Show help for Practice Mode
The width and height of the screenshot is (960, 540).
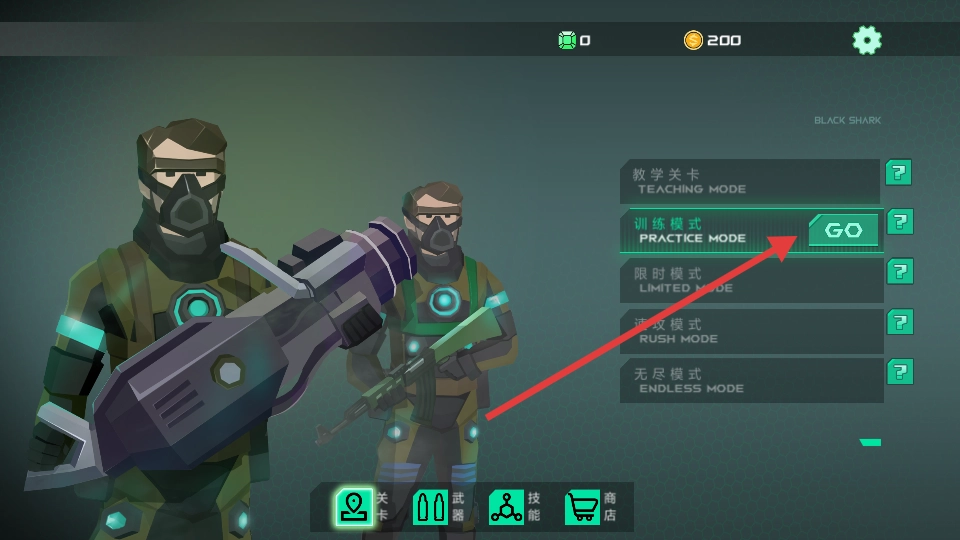(x=900, y=222)
